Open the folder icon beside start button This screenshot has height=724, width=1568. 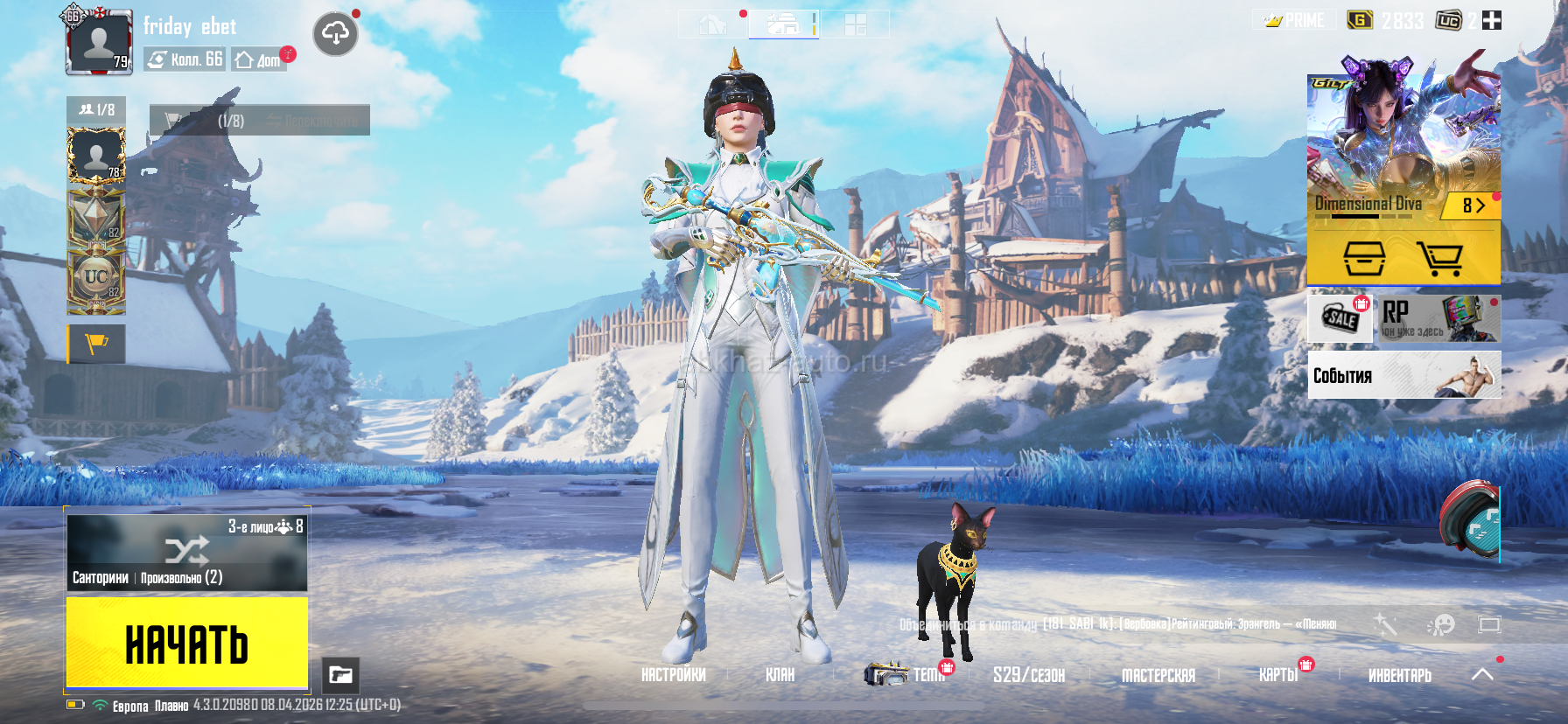click(x=340, y=675)
